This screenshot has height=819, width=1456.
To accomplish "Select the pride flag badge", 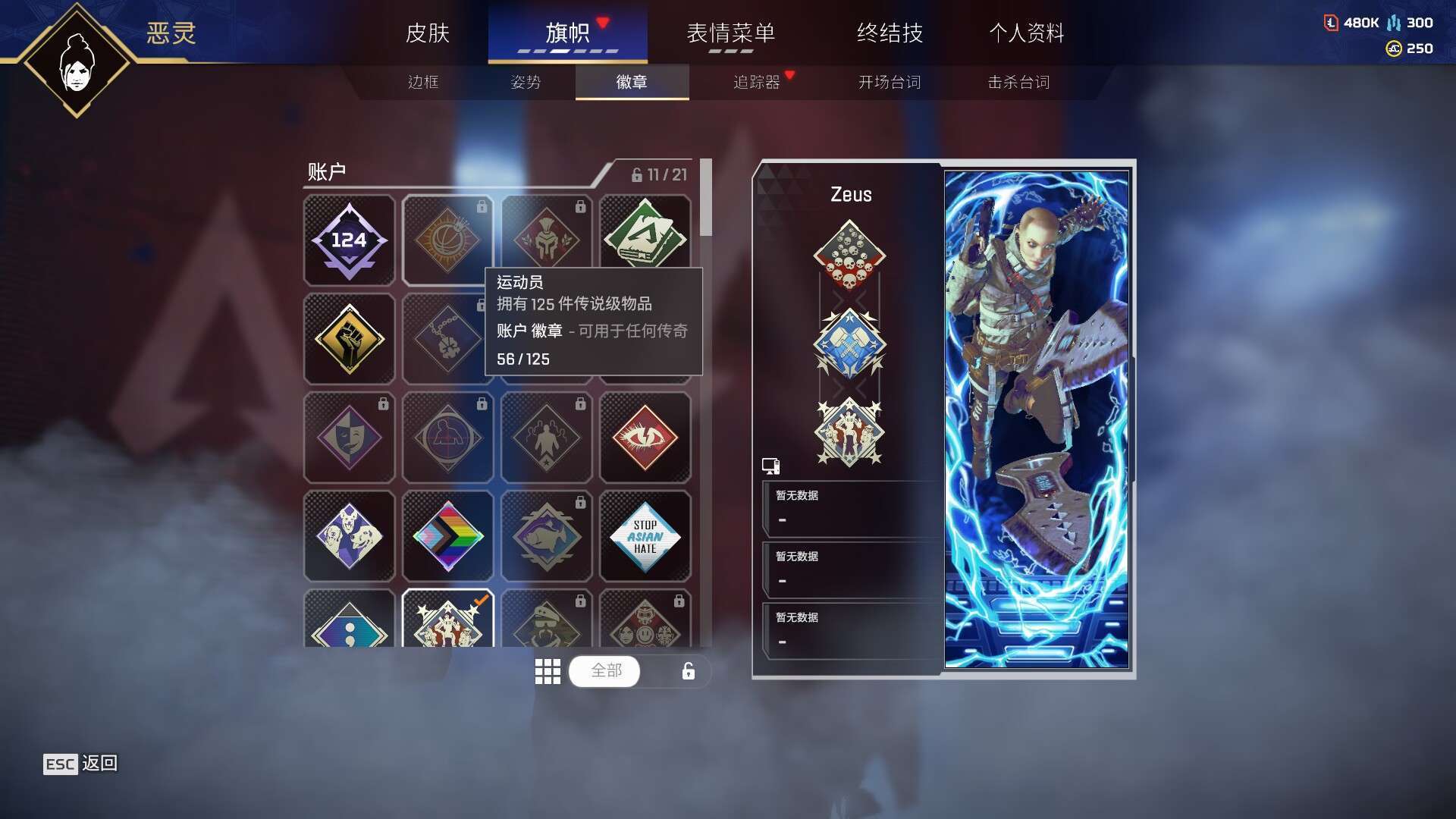I will coord(447,536).
